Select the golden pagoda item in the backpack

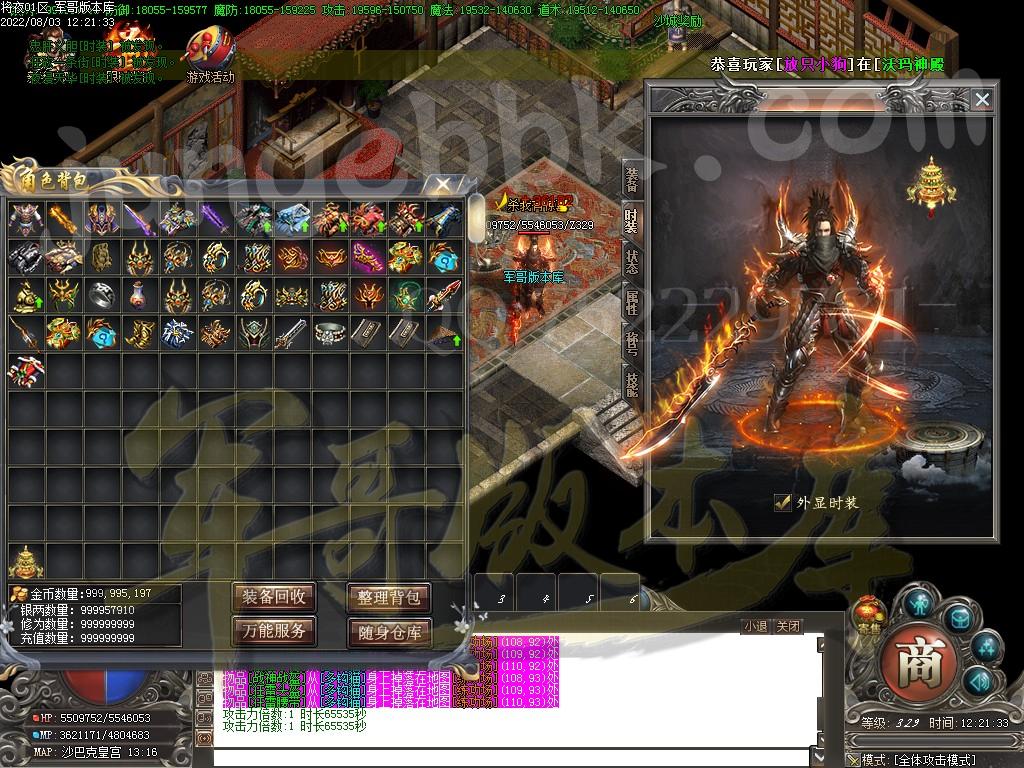(26, 559)
